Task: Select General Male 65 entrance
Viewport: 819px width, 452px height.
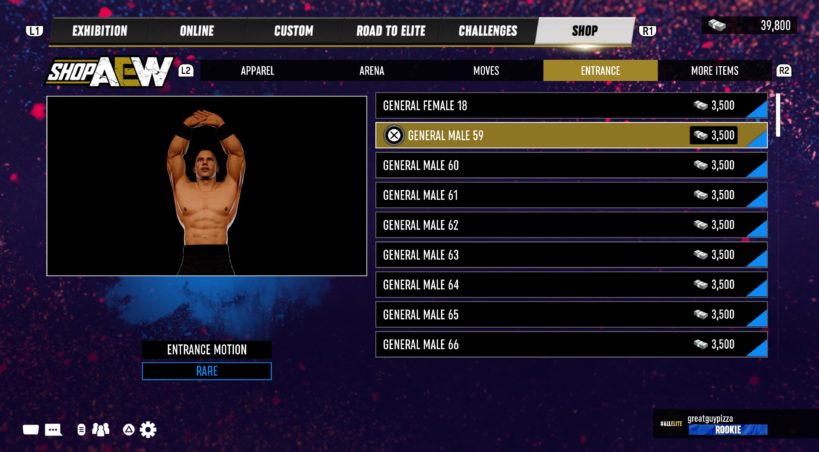Action: (x=570, y=315)
